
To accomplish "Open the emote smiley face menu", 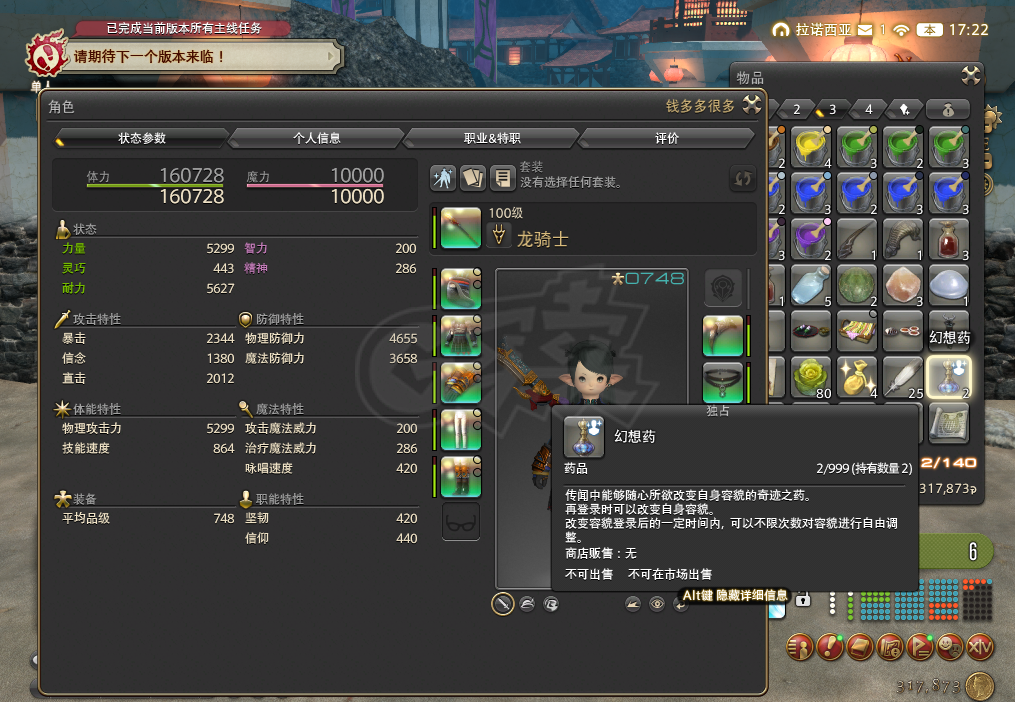I will point(950,647).
